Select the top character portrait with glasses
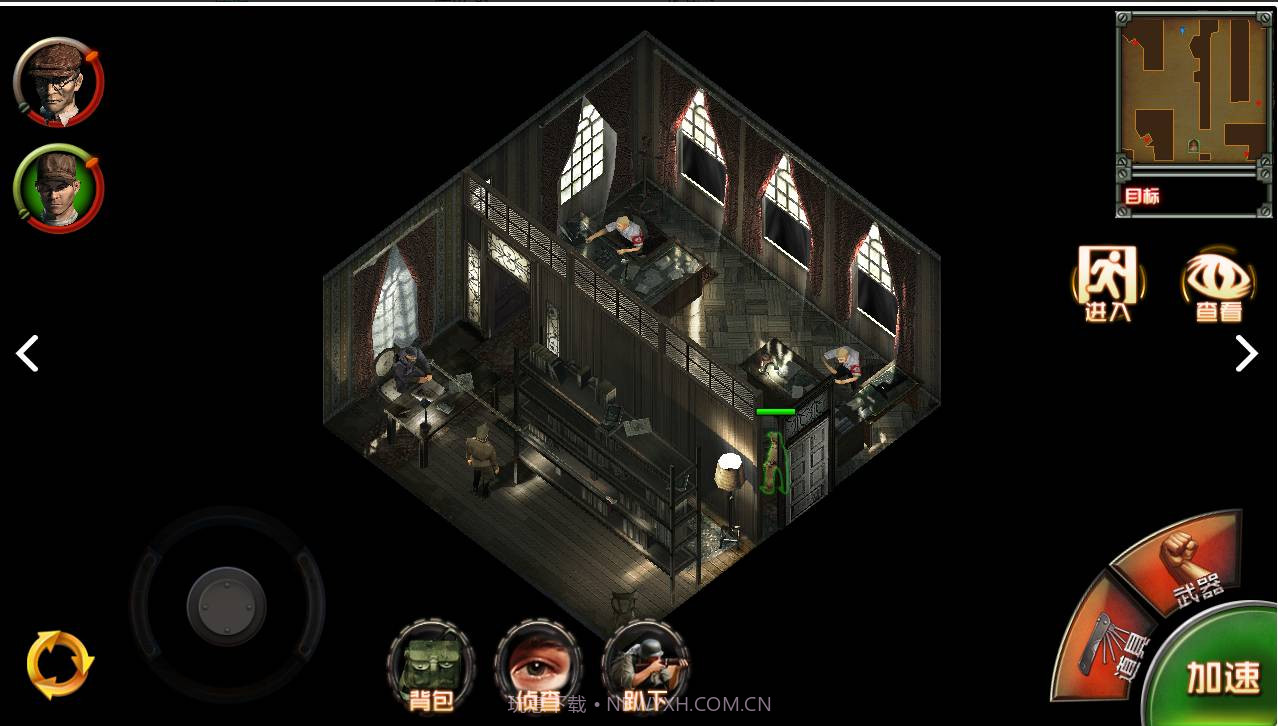This screenshot has height=726, width=1278. (x=58, y=84)
